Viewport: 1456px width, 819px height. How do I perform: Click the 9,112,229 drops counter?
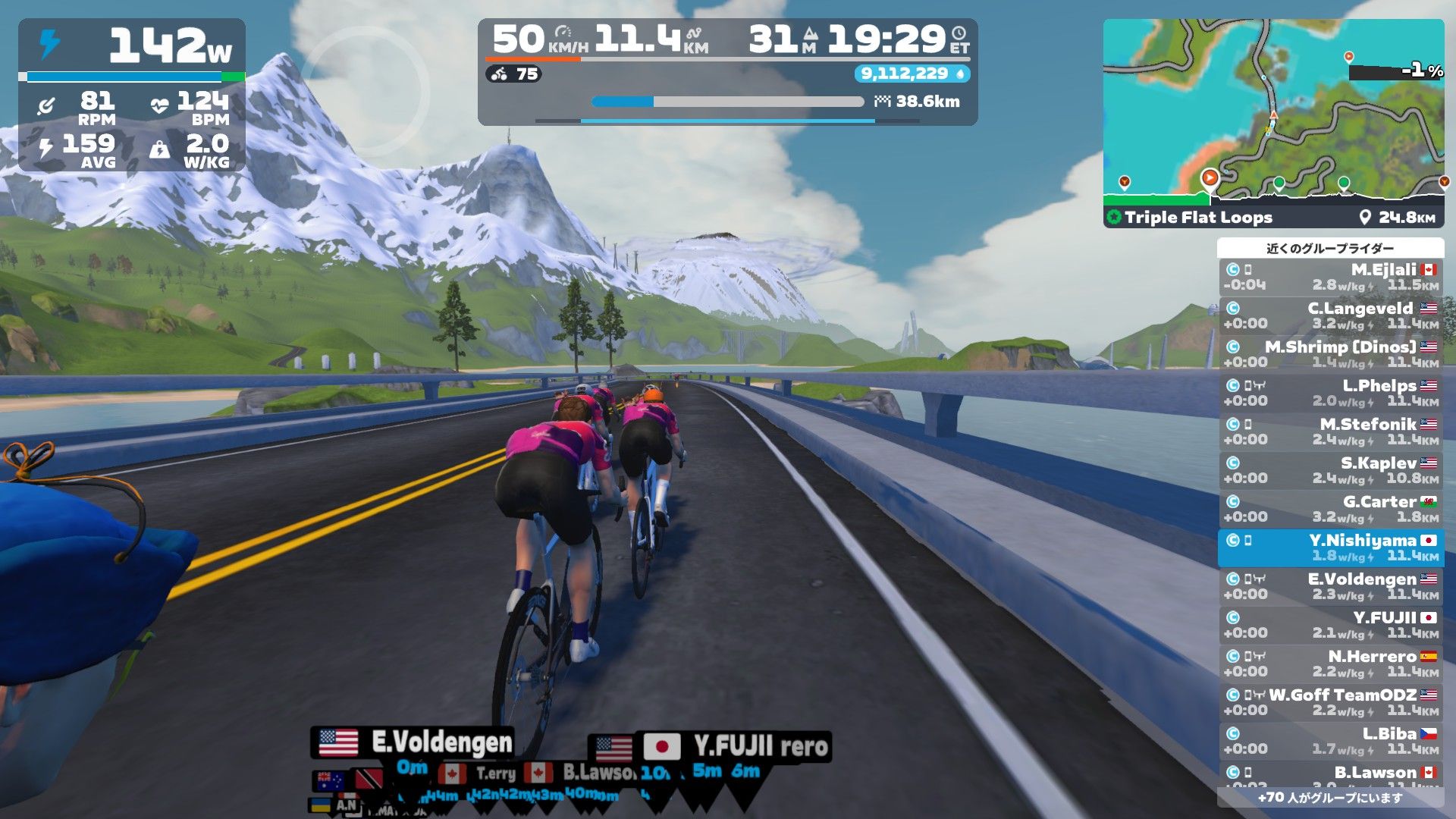point(912,74)
